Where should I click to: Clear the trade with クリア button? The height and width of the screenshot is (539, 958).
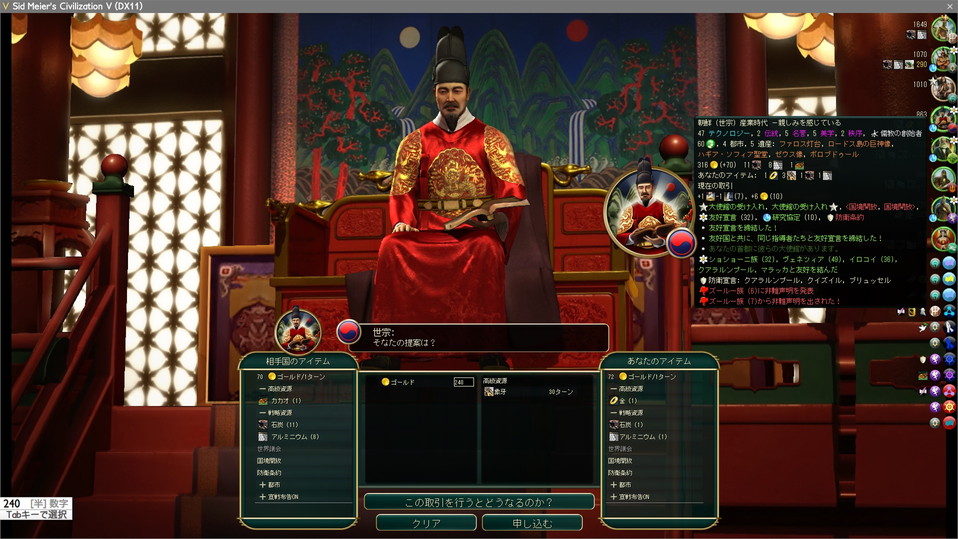click(x=426, y=523)
